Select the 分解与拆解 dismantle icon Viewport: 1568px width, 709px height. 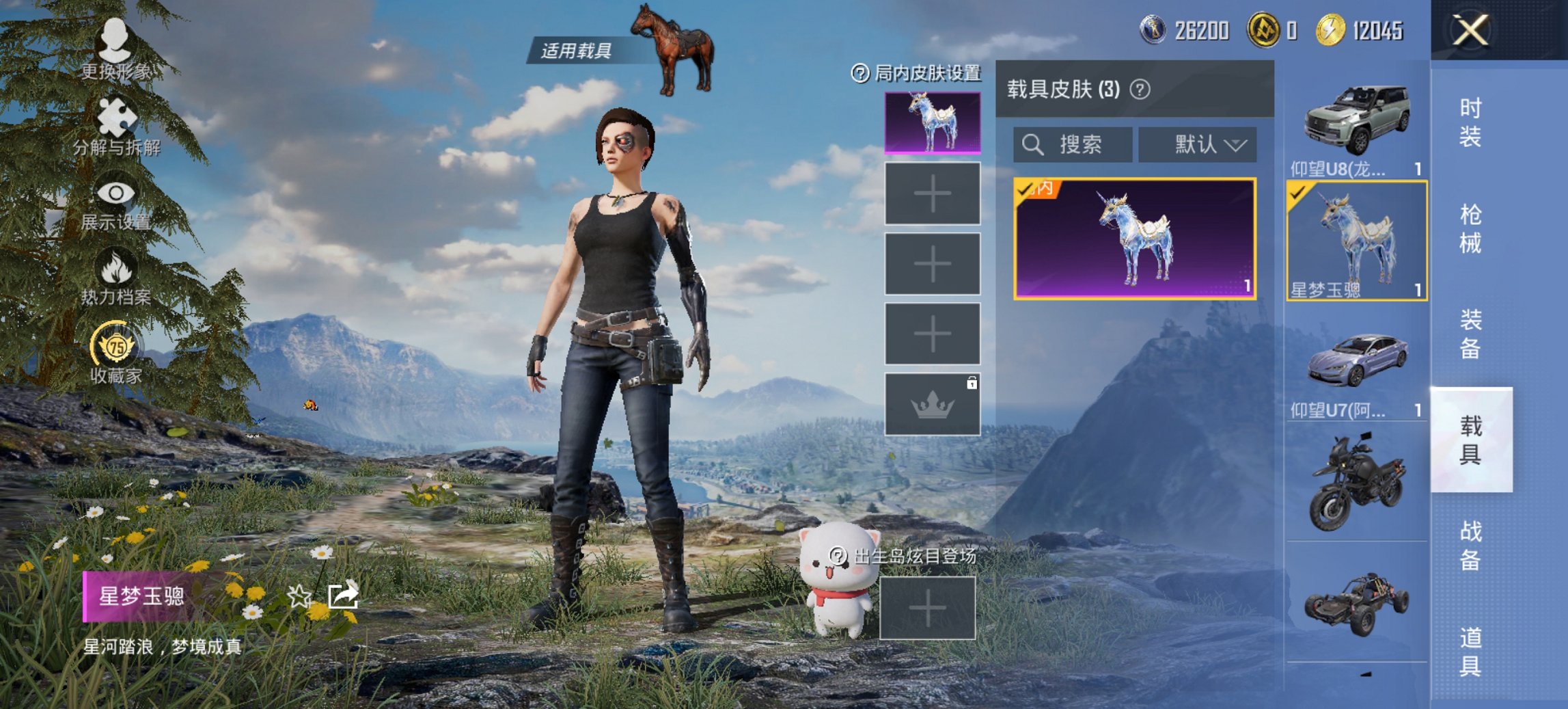[114, 116]
